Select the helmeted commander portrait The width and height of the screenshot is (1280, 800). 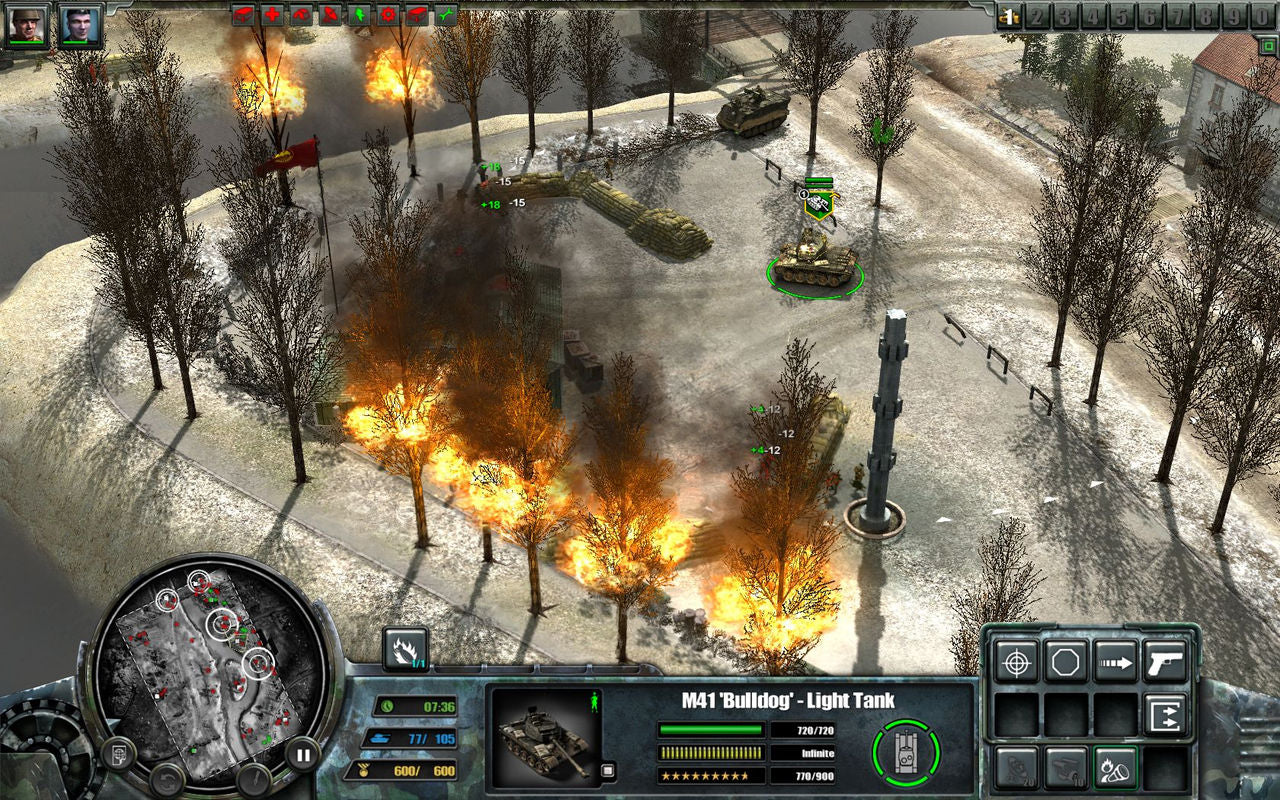[x=27, y=25]
